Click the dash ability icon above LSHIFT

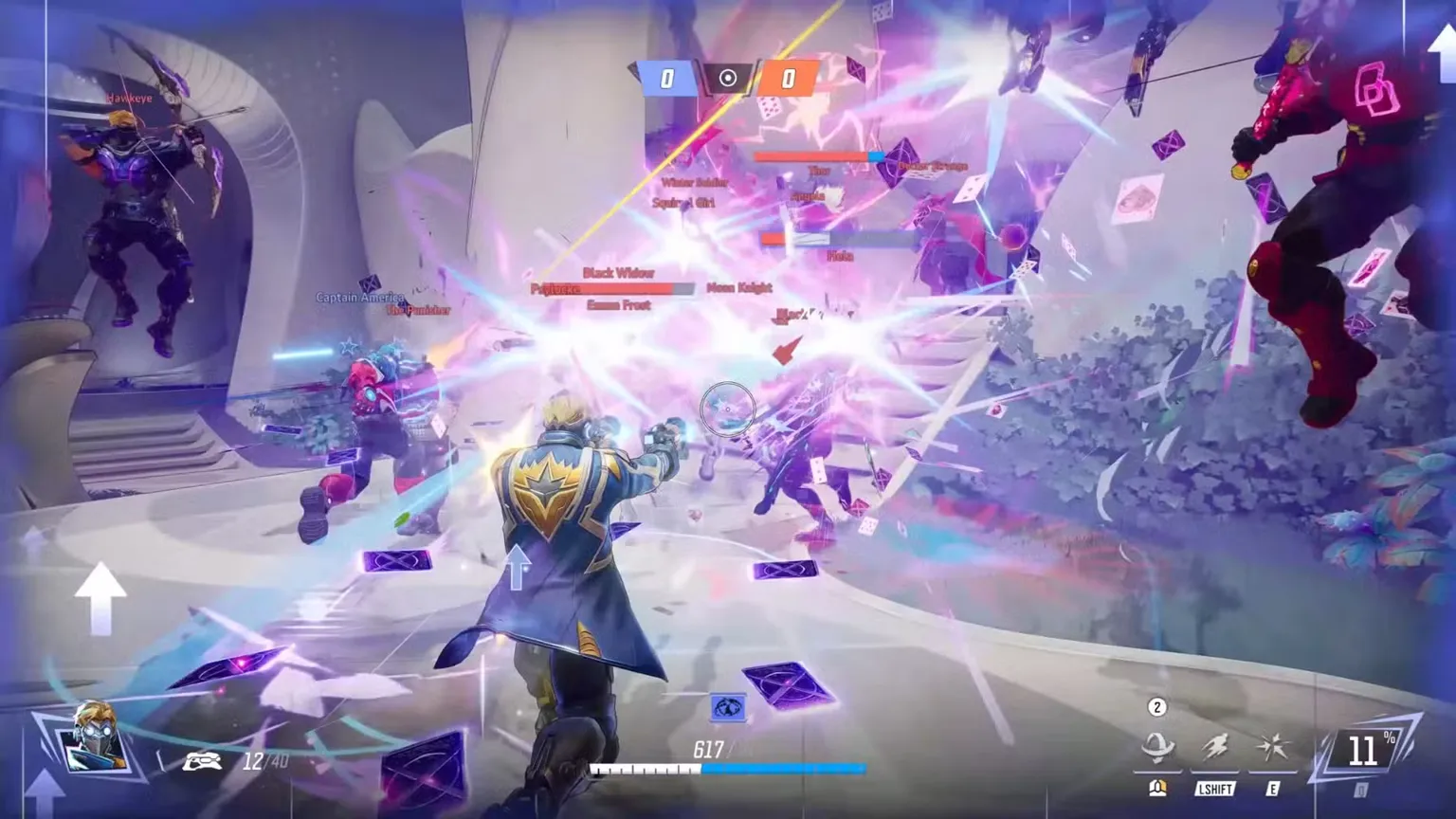pyautogui.click(x=1215, y=747)
